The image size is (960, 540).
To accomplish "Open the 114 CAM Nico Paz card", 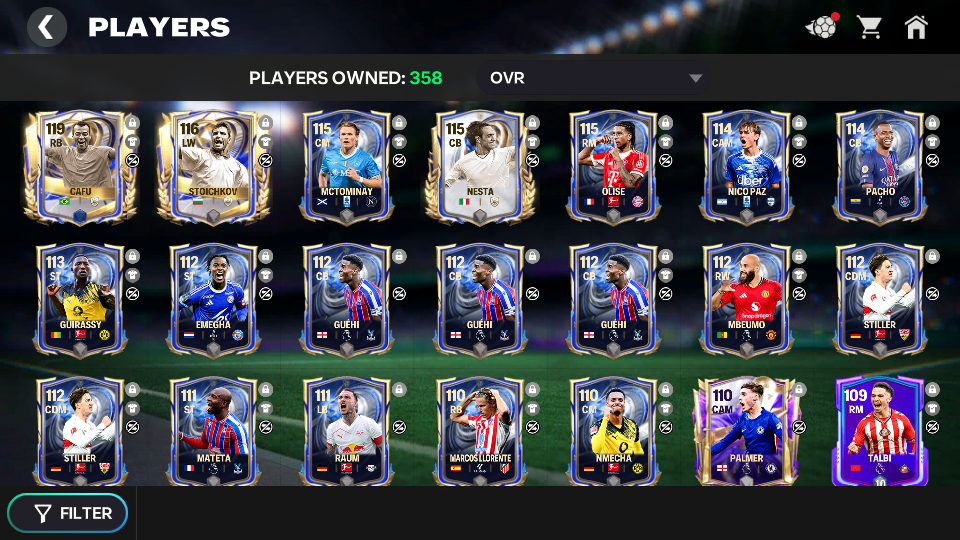I will coord(746,165).
